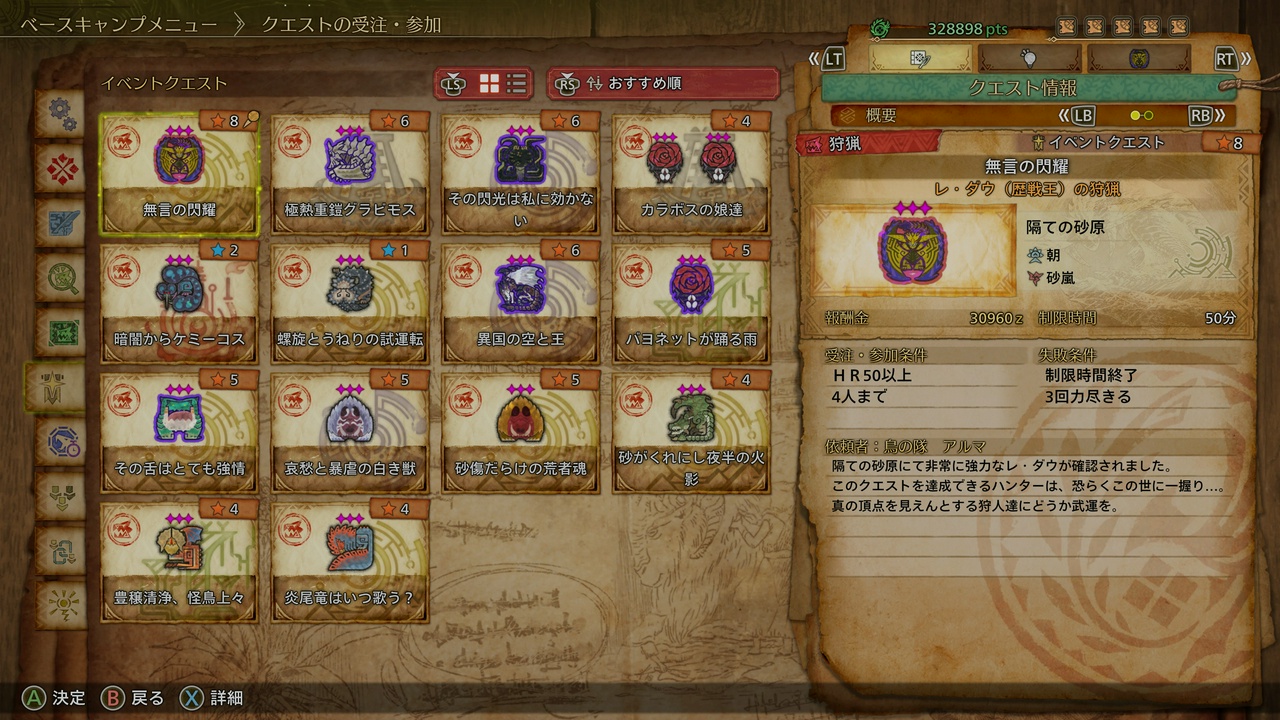This screenshot has width=1280, height=720.
Task: Choose the 極熱重鎧グラビモス quest
Action: point(350,171)
